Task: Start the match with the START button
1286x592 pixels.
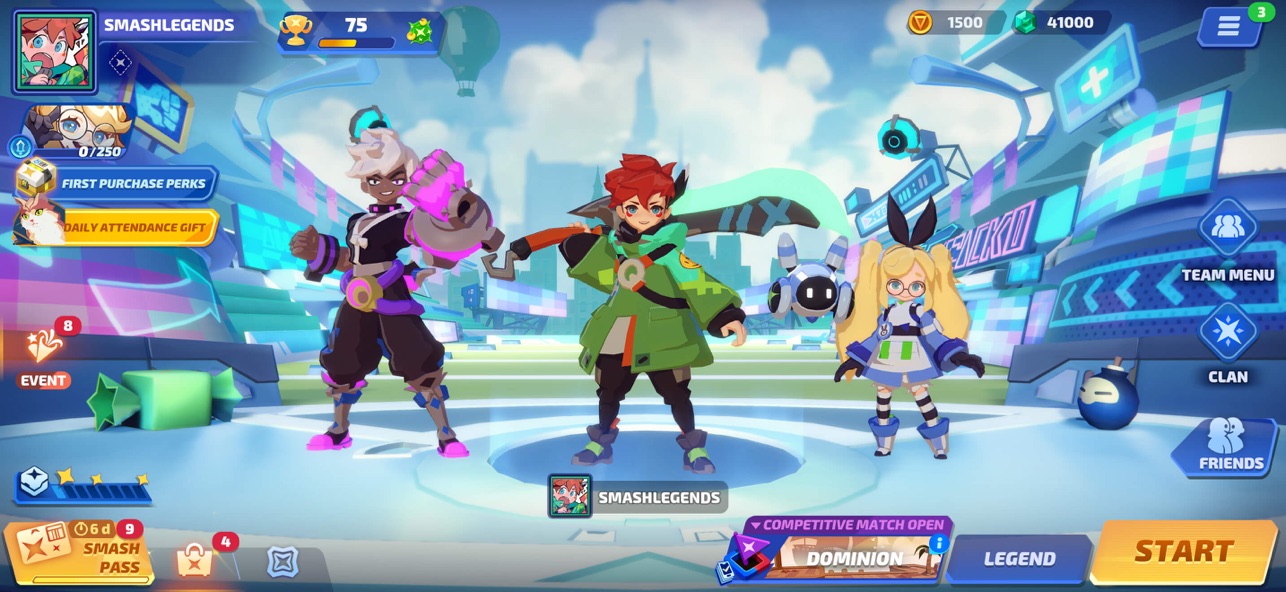Action: point(1183,551)
